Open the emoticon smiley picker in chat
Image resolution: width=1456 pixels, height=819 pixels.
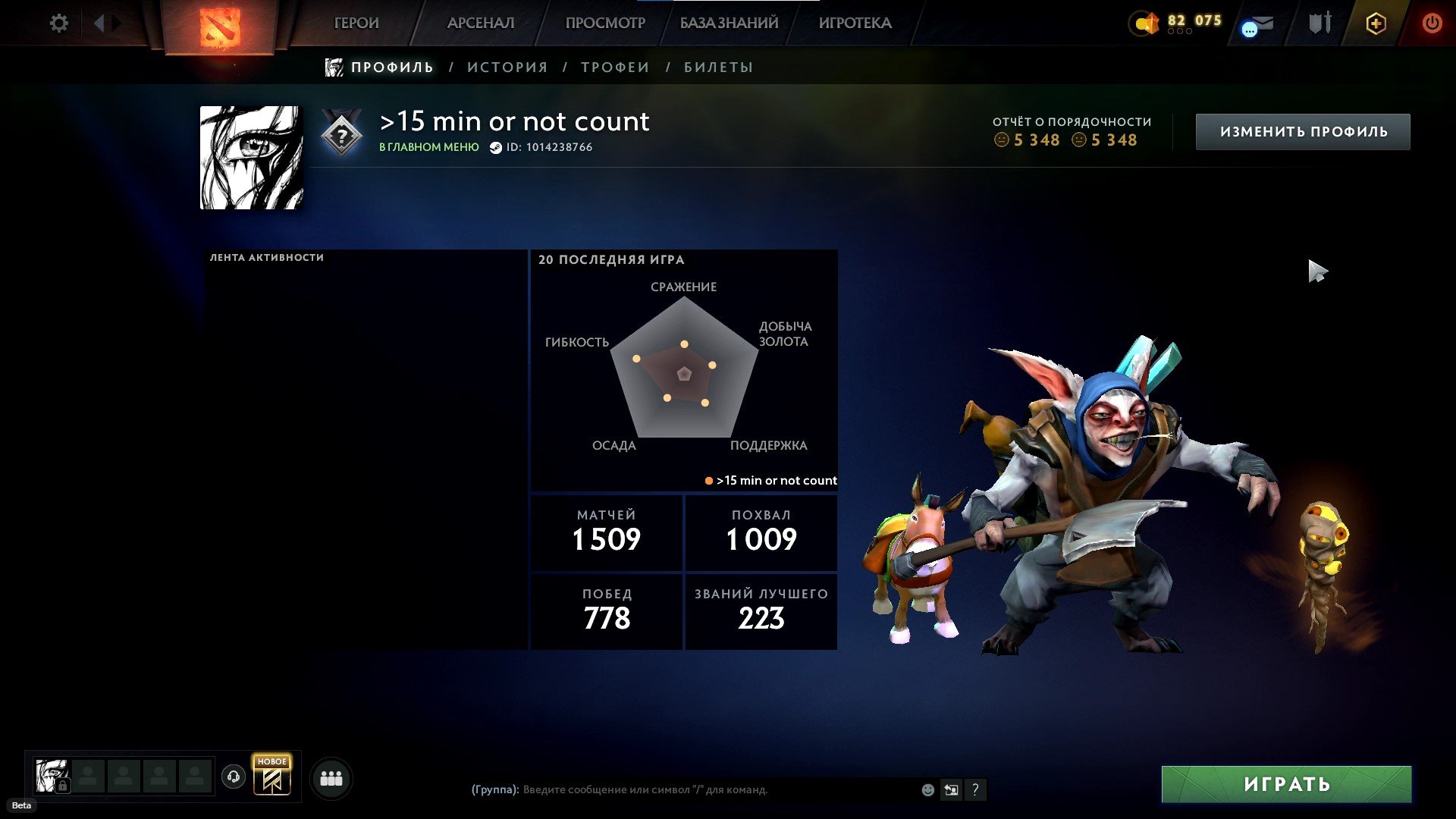(x=927, y=790)
